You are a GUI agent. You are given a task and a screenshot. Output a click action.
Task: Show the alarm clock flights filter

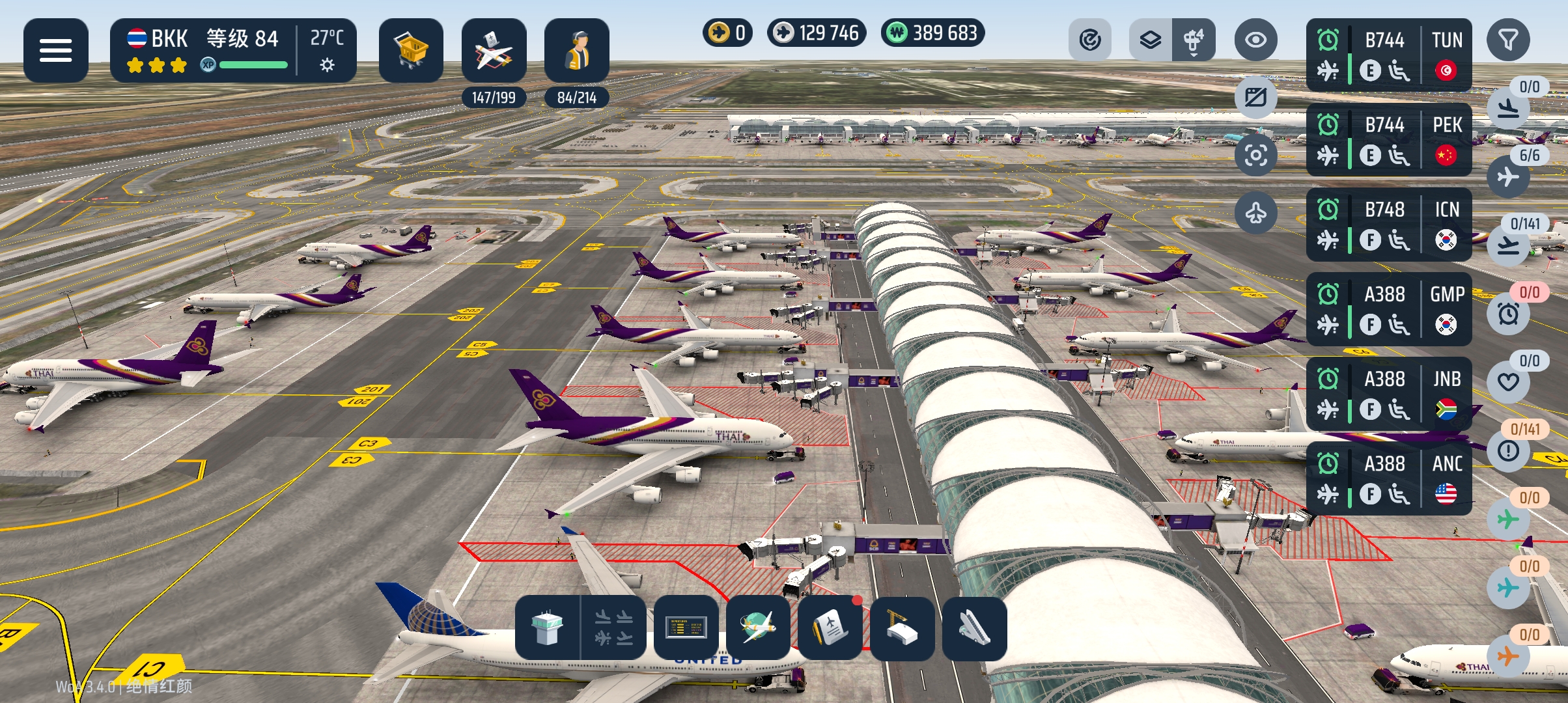(x=1508, y=314)
